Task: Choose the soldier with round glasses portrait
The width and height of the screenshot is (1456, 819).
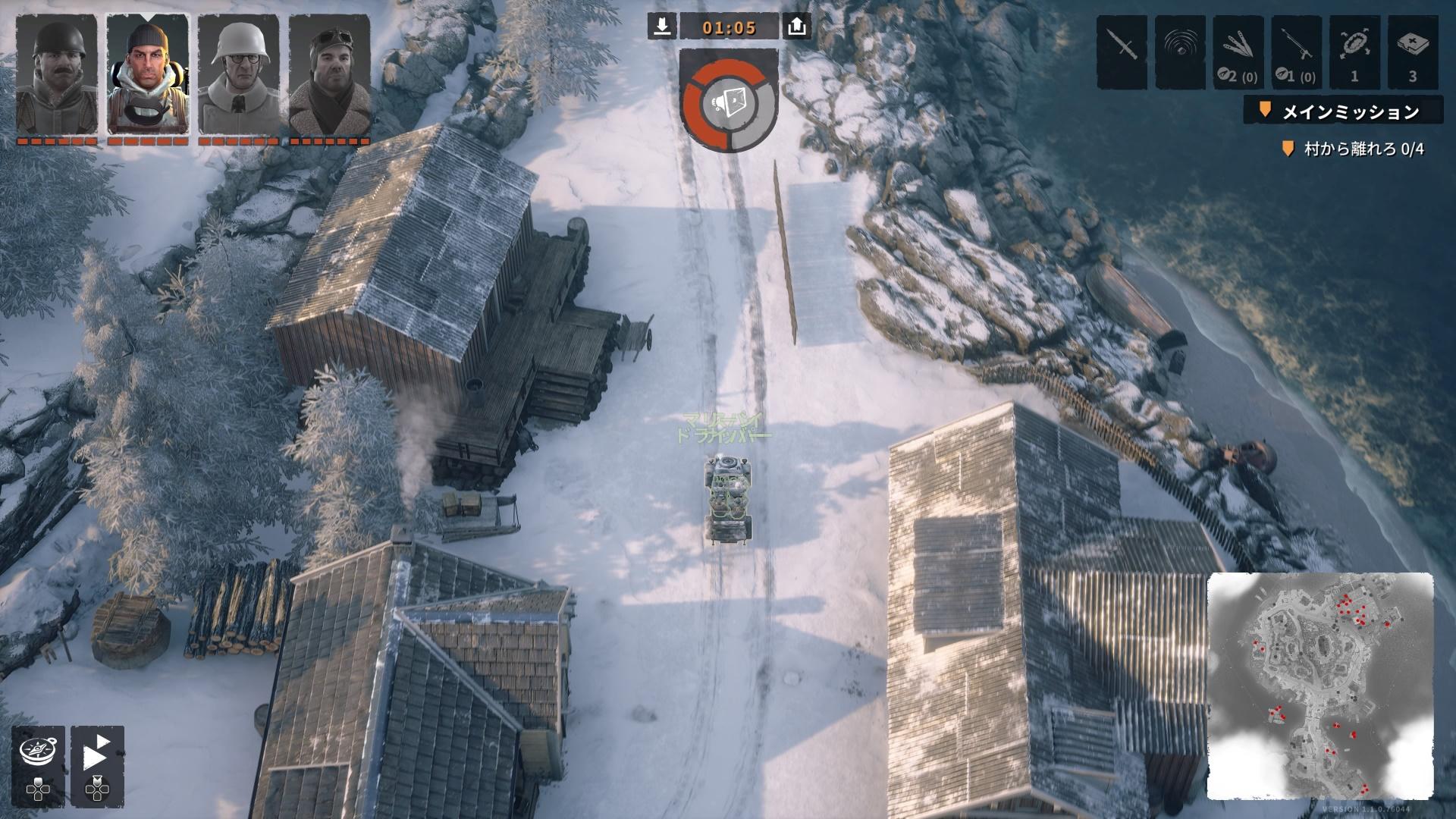Action: coord(238,74)
